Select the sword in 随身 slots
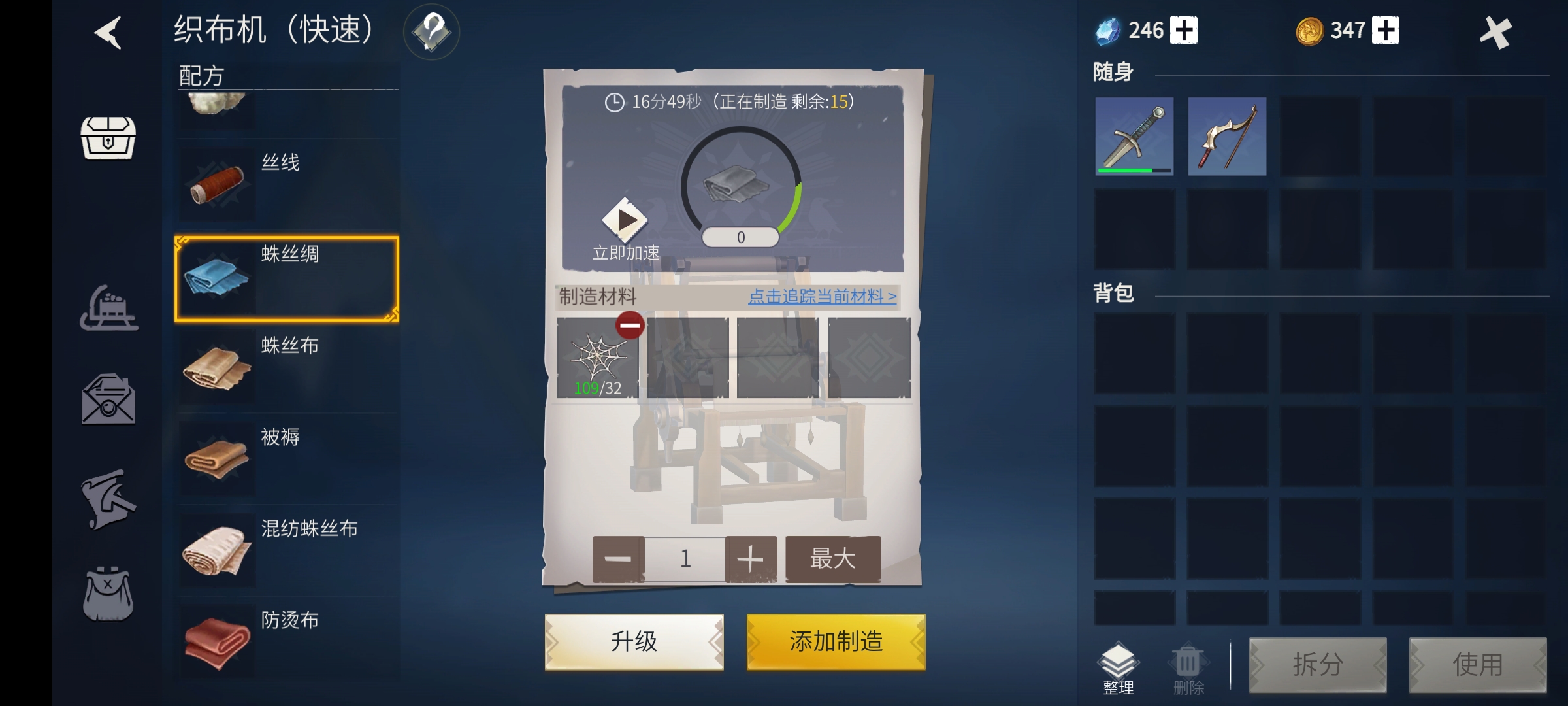The width and height of the screenshot is (1568, 706). 1135,136
